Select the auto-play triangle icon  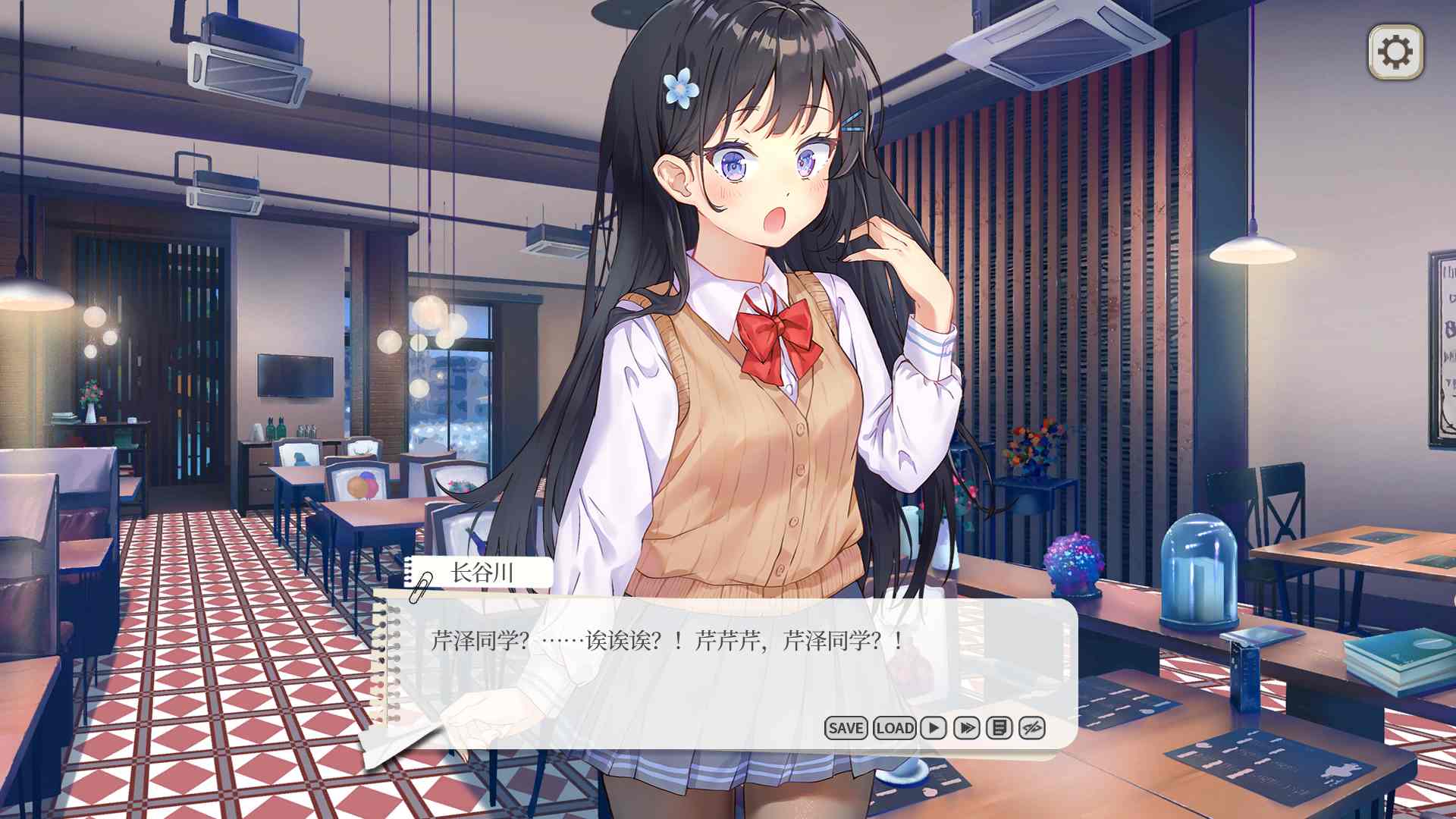tap(932, 728)
